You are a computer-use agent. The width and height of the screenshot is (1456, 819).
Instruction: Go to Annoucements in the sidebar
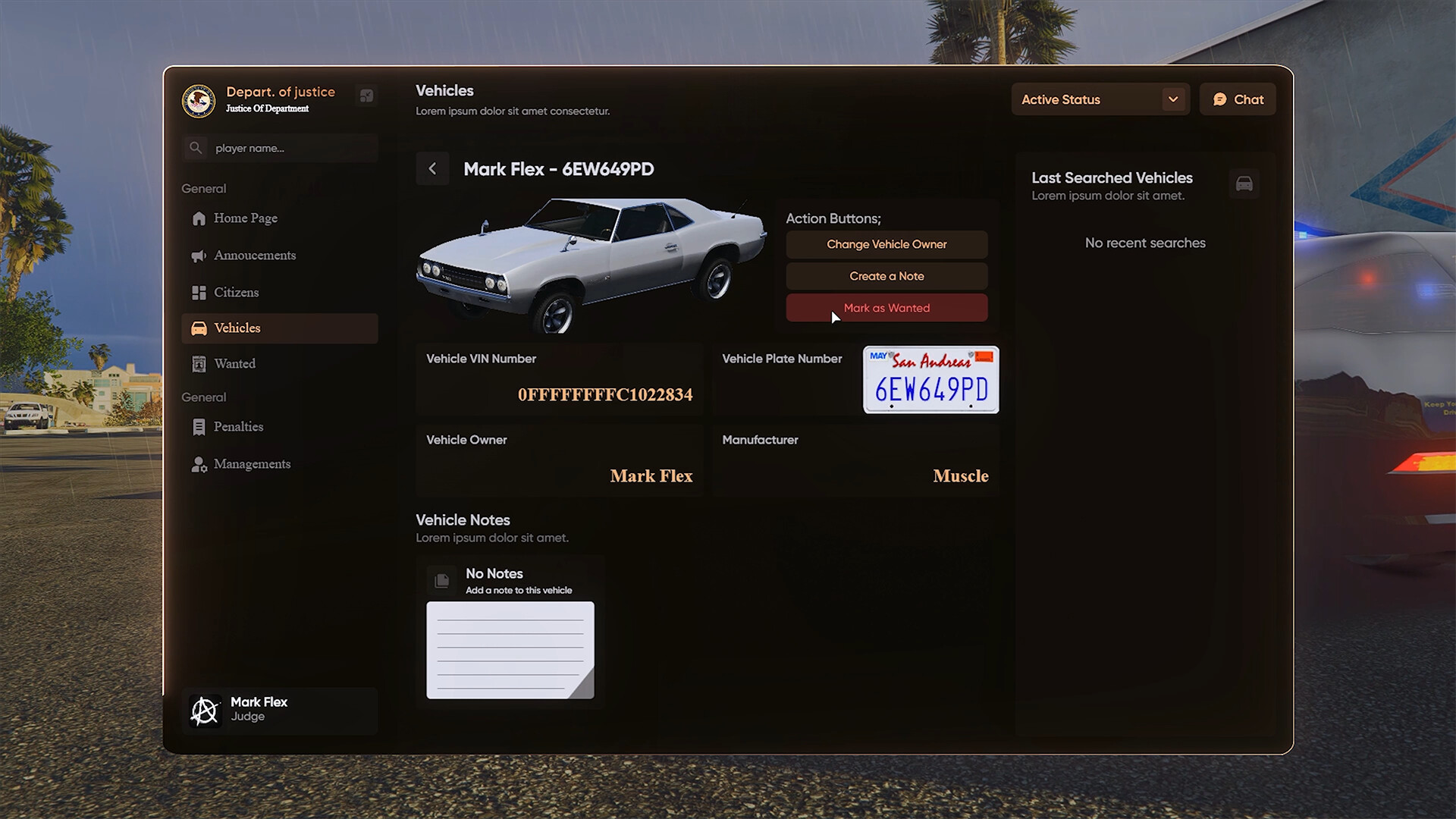click(x=254, y=256)
